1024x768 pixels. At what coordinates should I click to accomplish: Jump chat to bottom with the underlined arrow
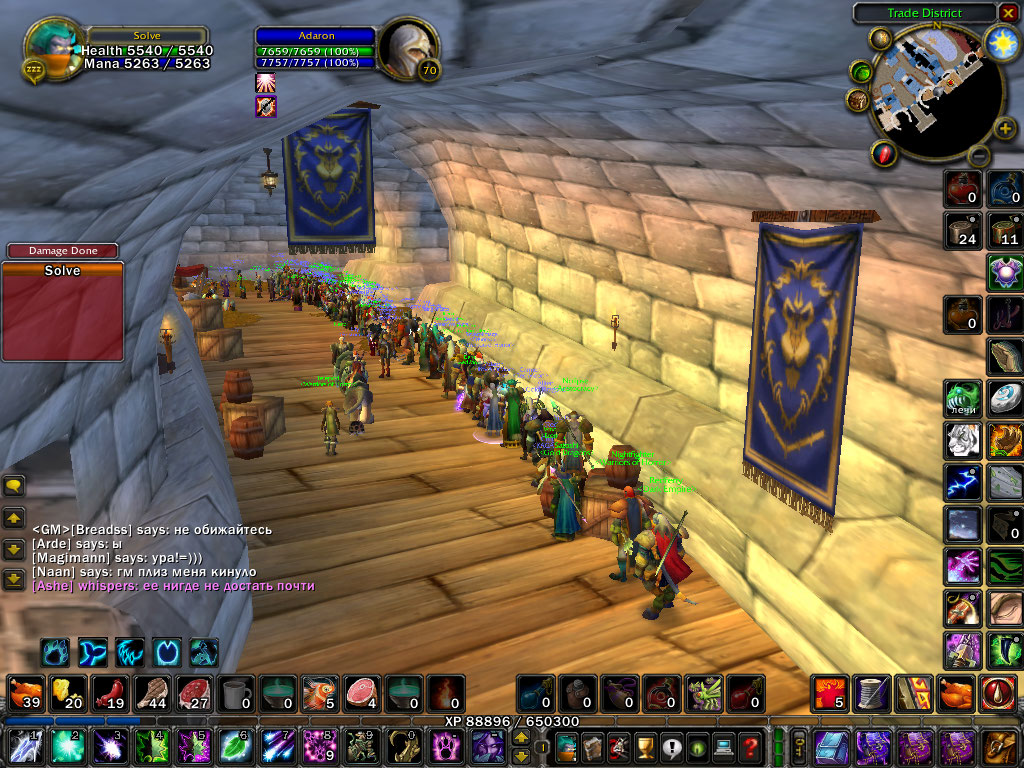[14, 579]
